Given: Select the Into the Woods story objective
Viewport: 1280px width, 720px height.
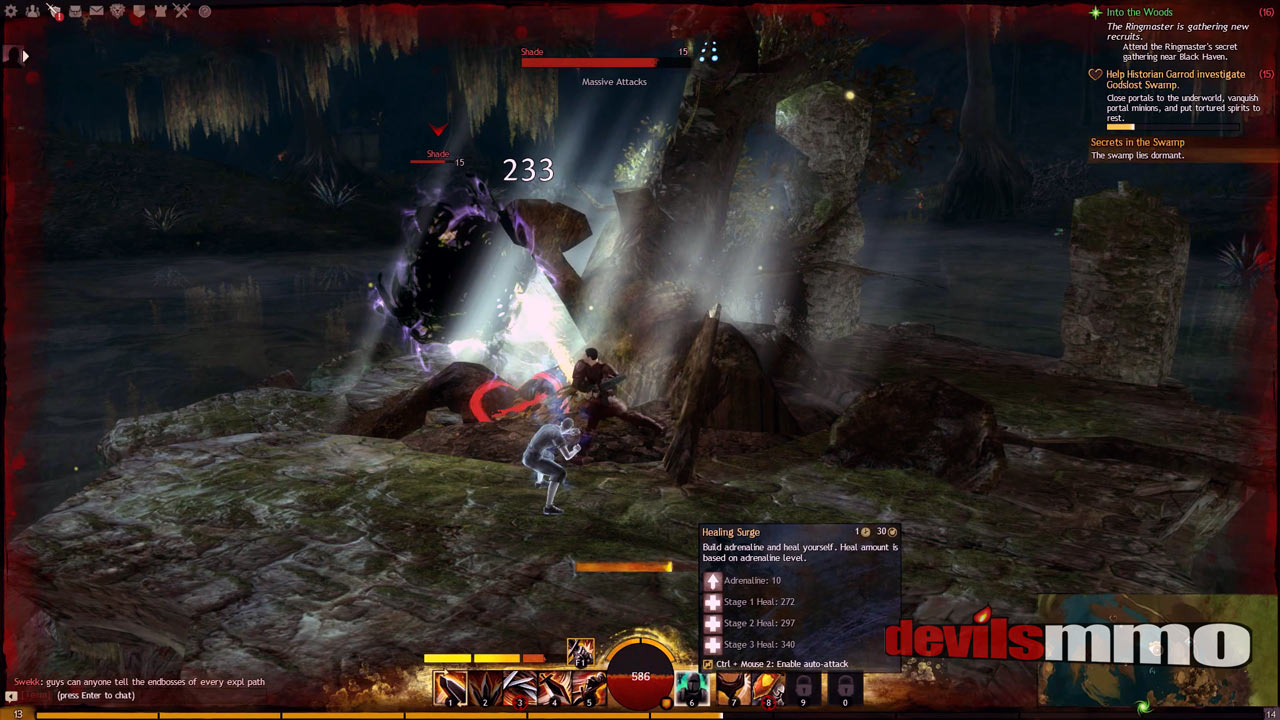Looking at the screenshot, I should (1139, 13).
